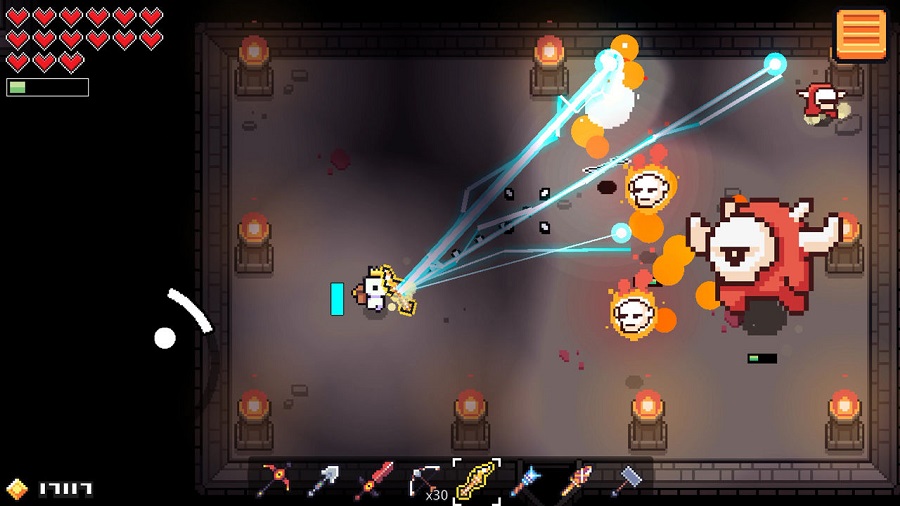
Task: Choose the shovel hotbar slot
Action: tap(323, 480)
